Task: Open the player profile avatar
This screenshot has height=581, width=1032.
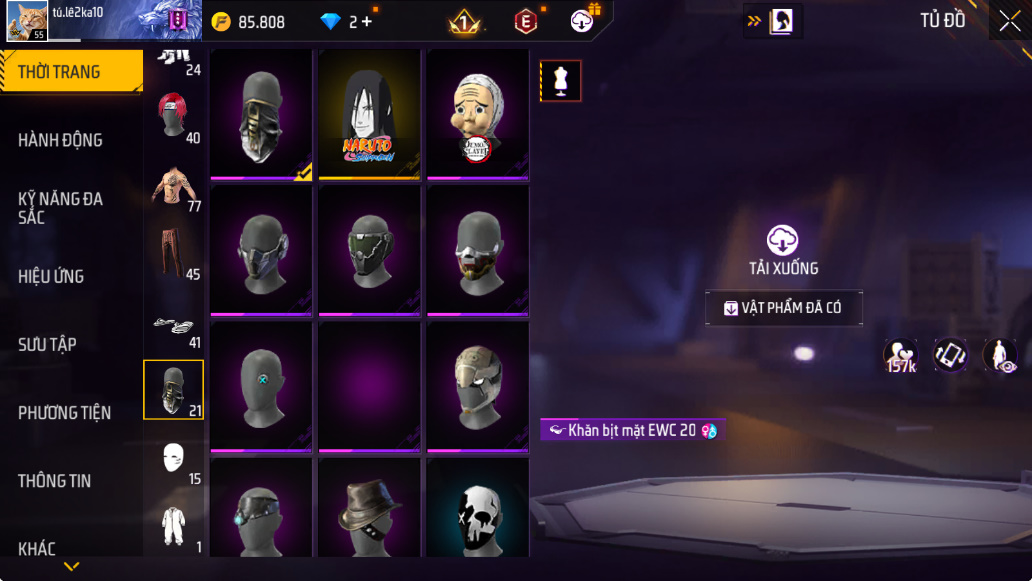Action: coord(27,21)
